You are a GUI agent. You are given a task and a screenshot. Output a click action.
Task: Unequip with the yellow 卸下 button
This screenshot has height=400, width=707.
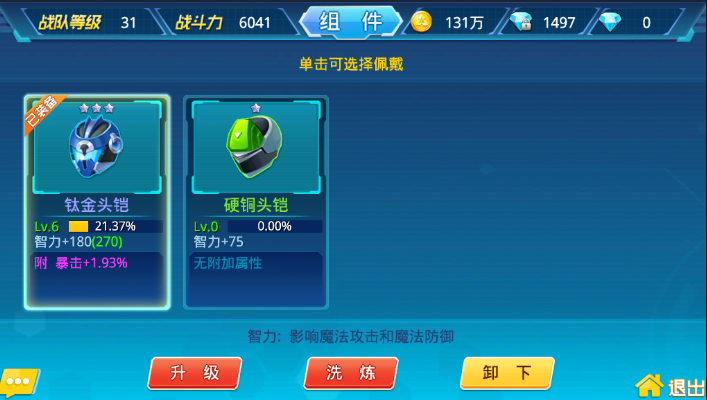(507, 373)
